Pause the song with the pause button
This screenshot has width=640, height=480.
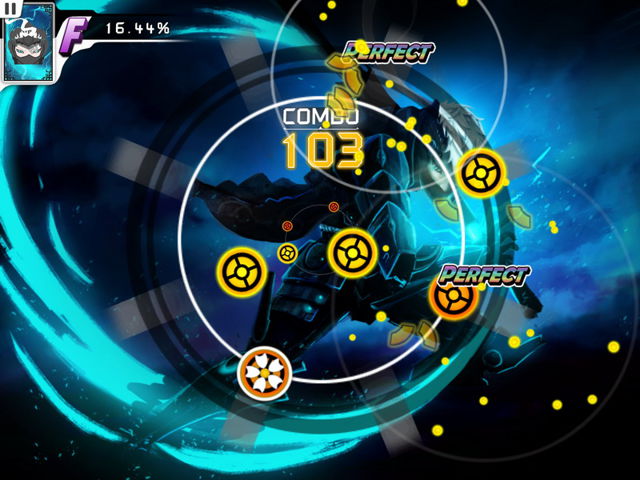[x=11, y=7]
